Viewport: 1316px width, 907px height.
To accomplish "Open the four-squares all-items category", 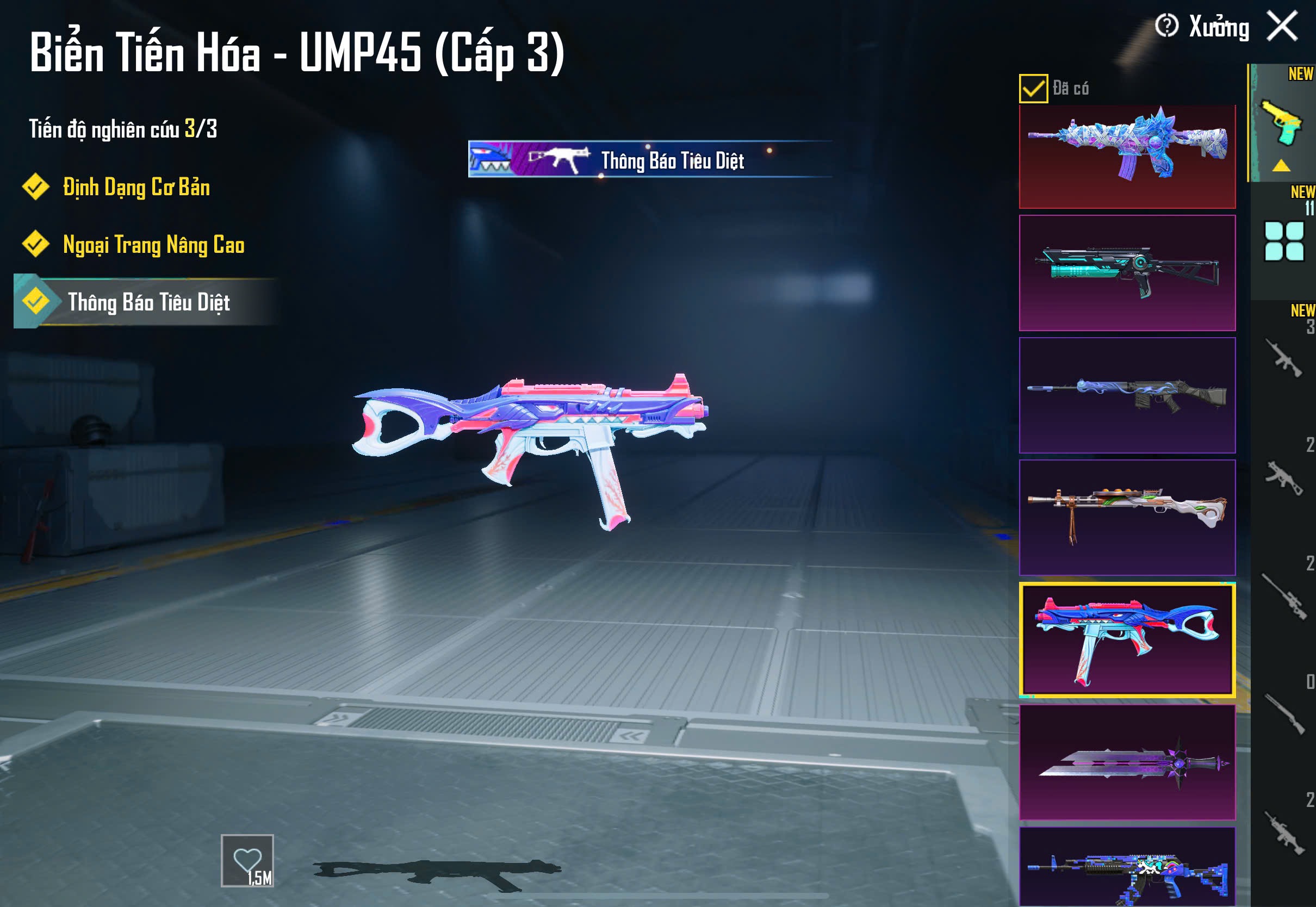I will coord(1283,241).
